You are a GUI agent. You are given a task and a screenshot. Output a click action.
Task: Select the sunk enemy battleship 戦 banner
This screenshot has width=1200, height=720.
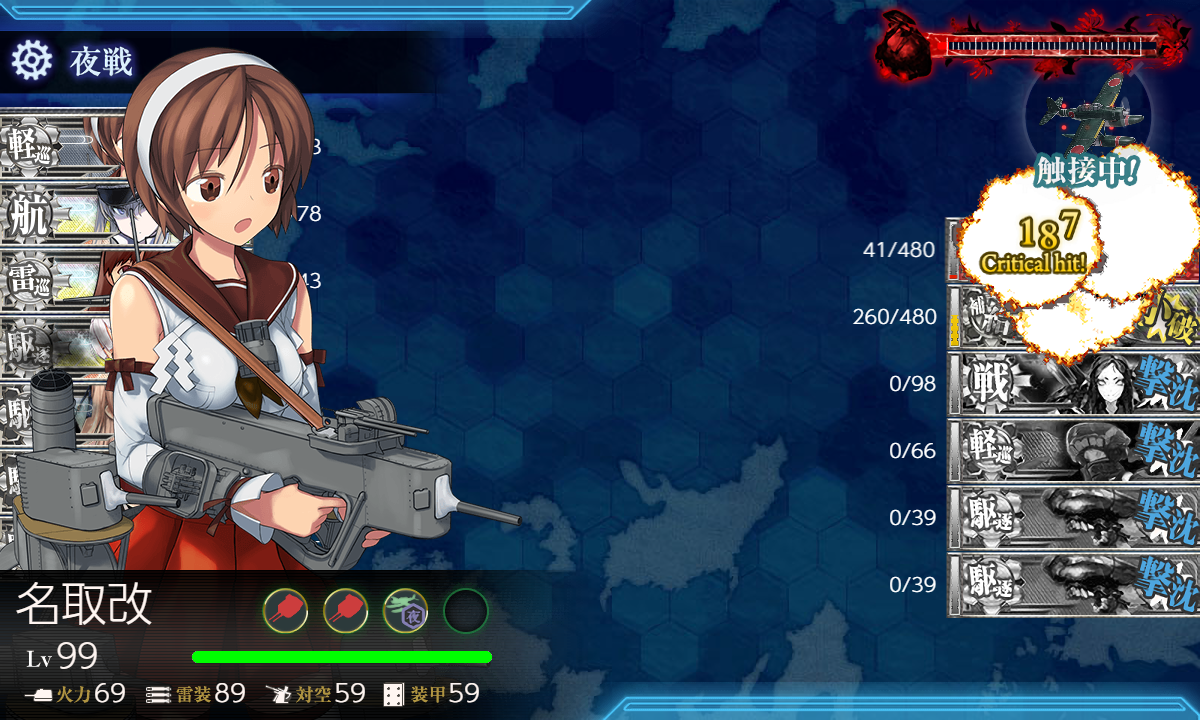point(1072,384)
